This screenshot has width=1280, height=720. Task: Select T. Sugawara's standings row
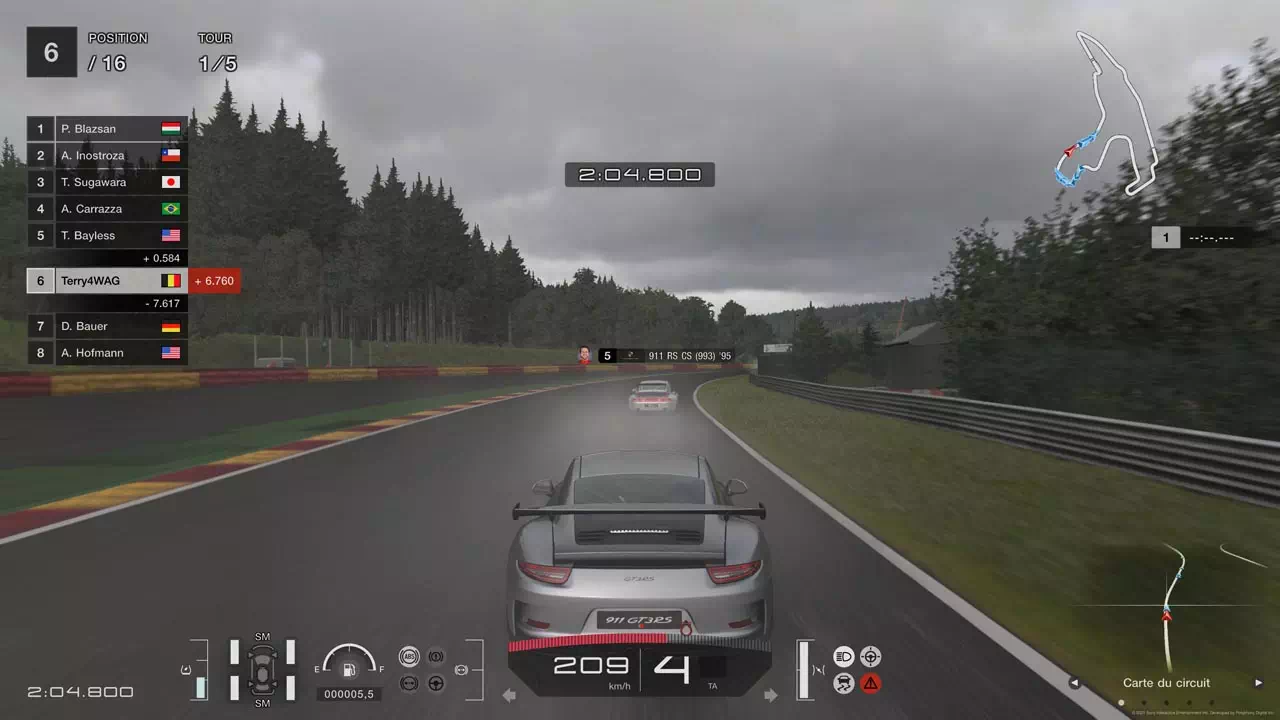[107, 182]
